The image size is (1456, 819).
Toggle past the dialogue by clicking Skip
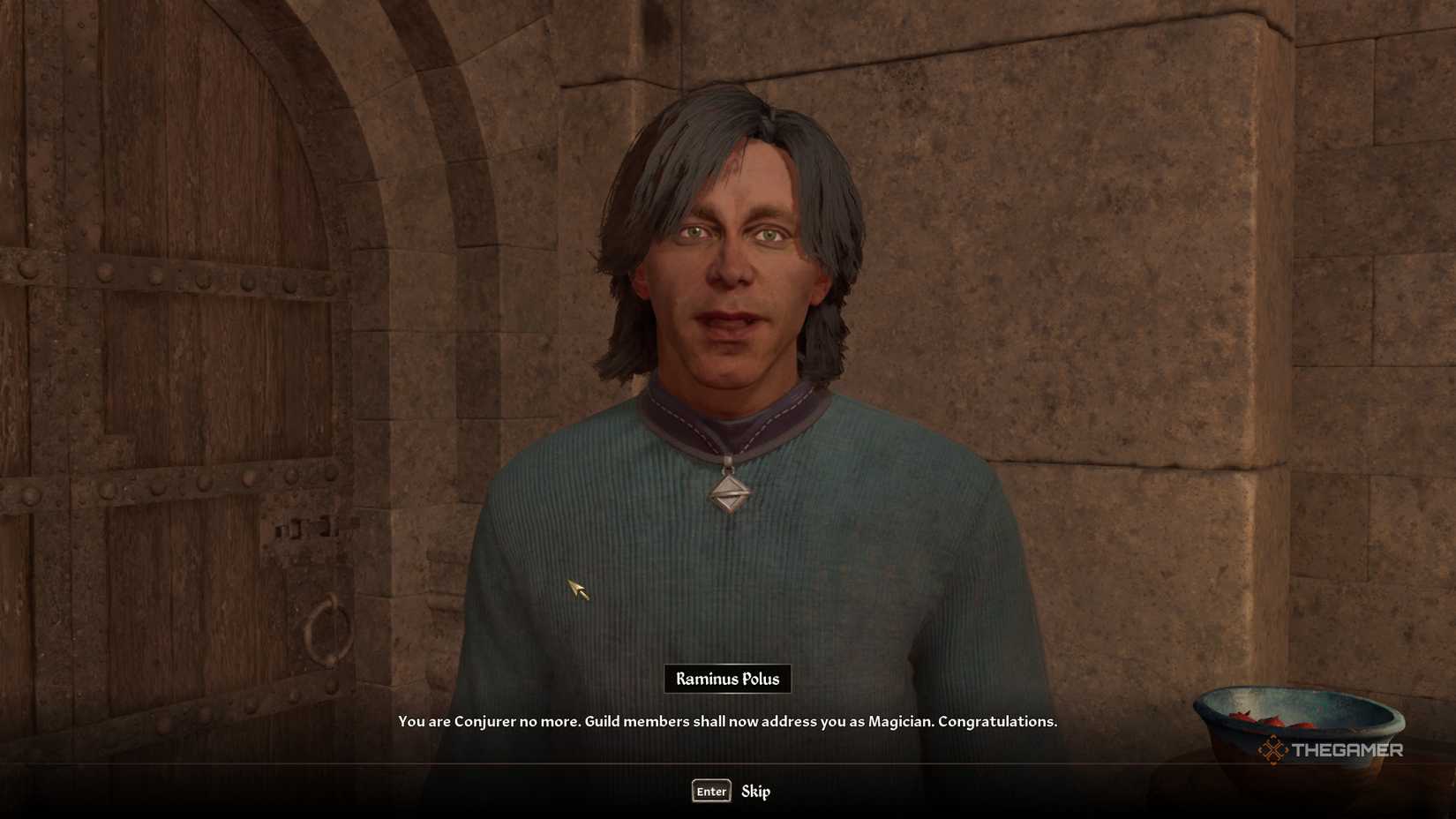[756, 792]
